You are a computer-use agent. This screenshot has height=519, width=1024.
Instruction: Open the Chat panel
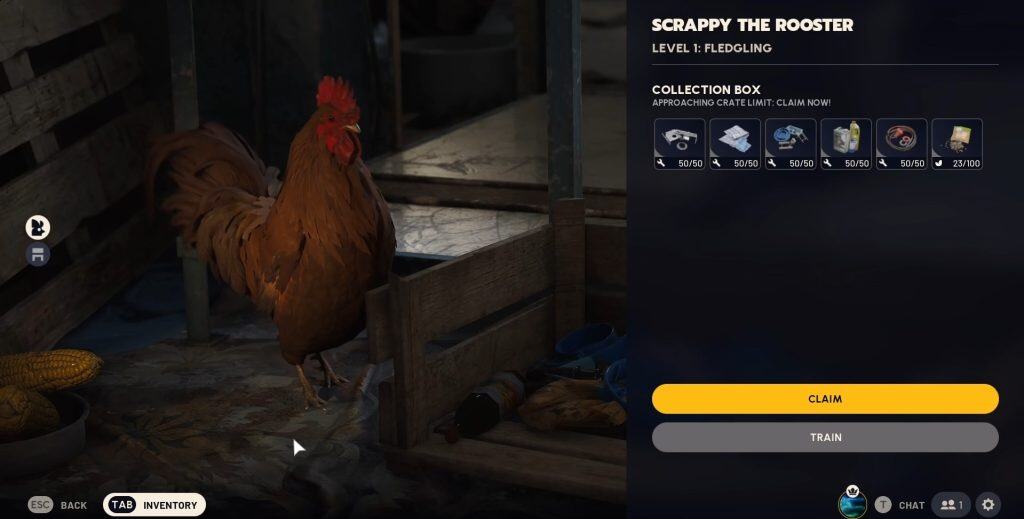900,505
